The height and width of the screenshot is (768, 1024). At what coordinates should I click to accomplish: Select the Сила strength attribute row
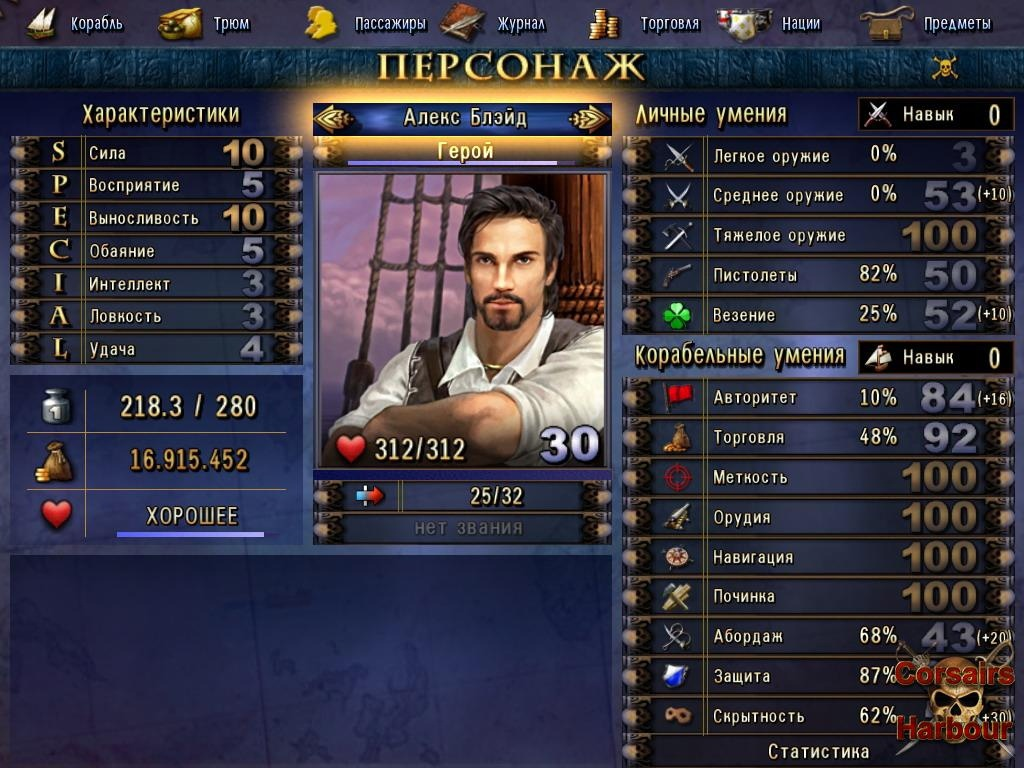tap(156, 153)
